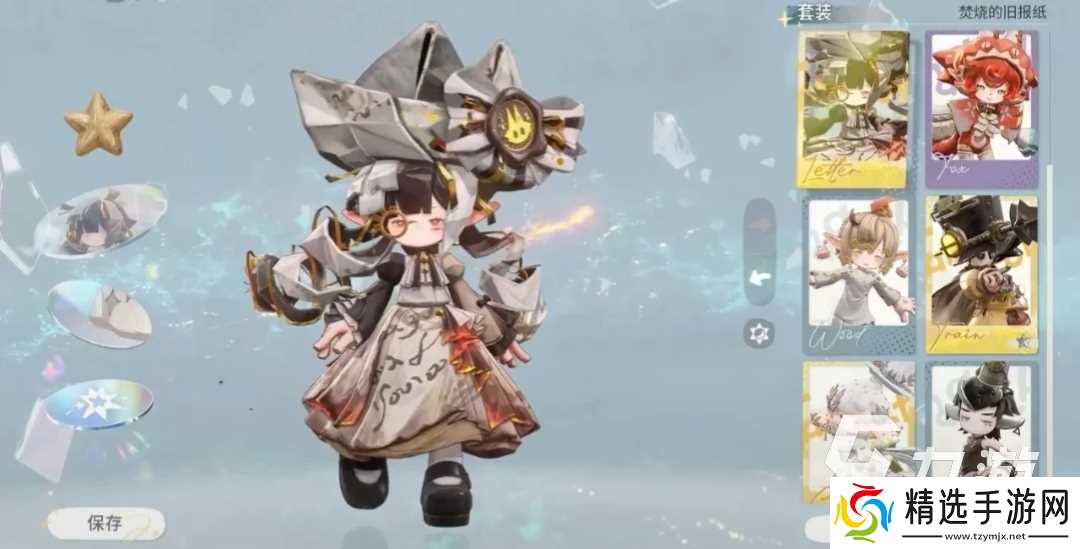Save the outfit with the 保存 button
The width and height of the screenshot is (1080, 549).
click(x=105, y=522)
